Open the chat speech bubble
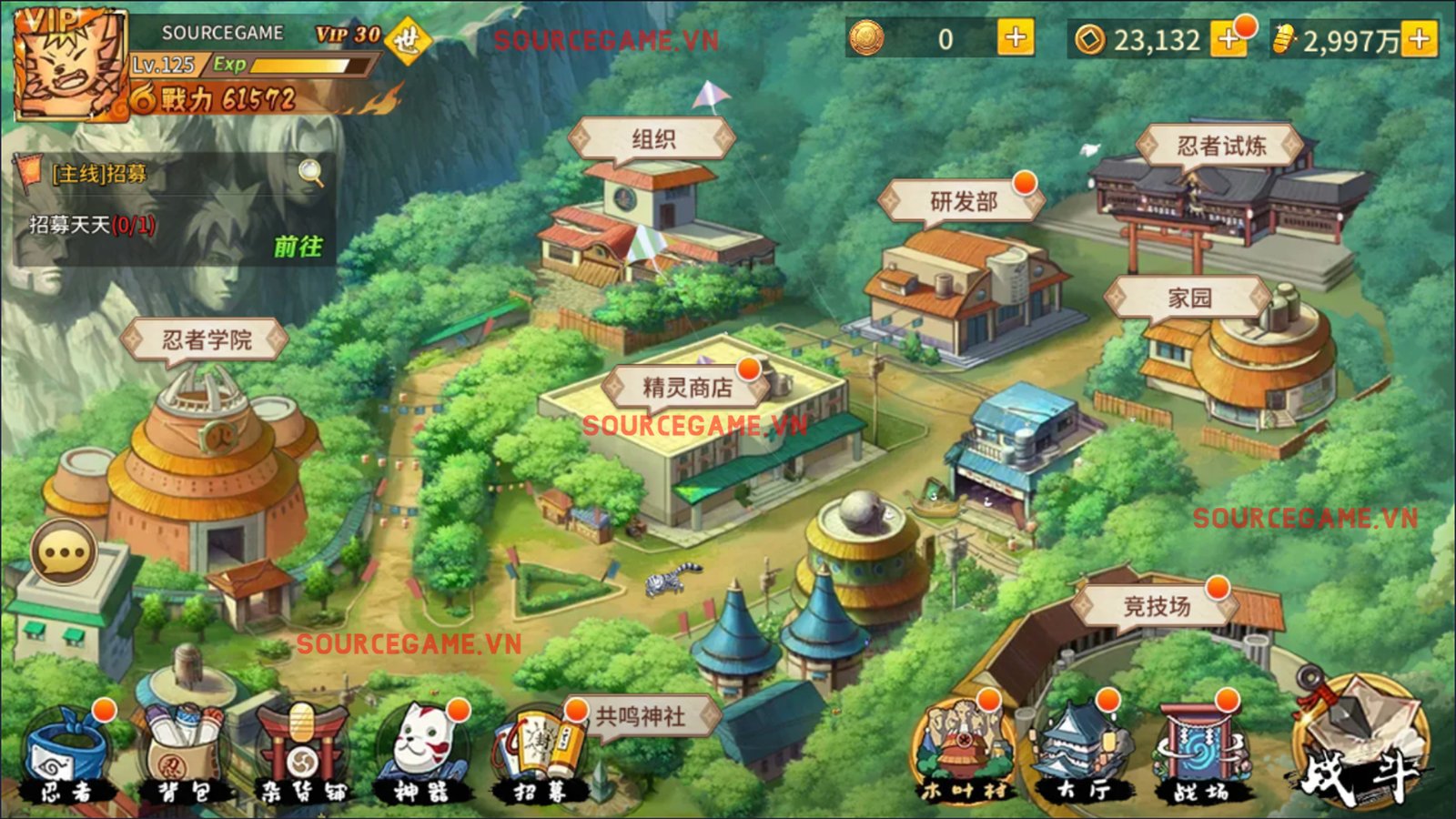This screenshot has height=819, width=1456. coord(64,552)
